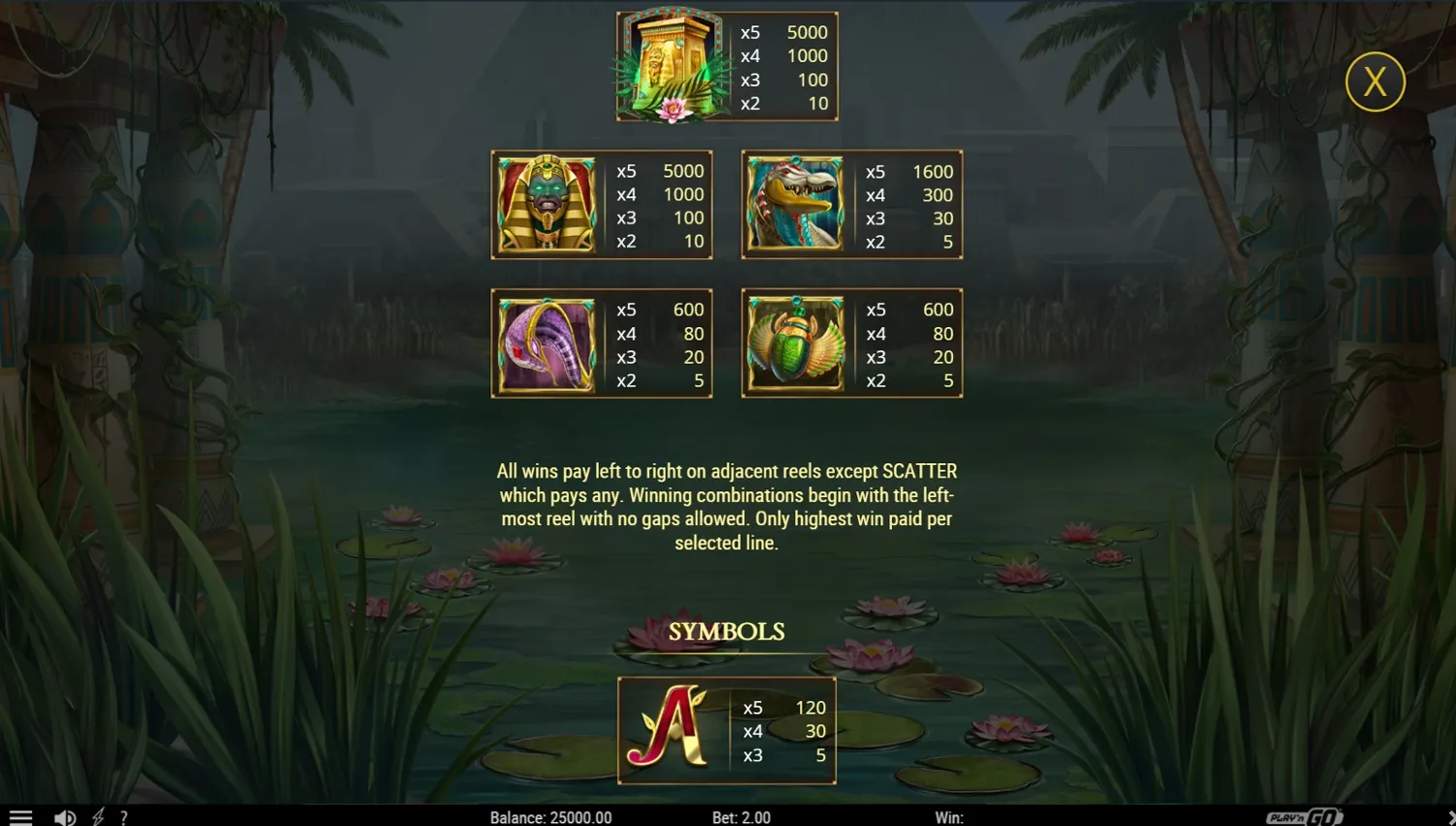Mute the game sound via speaker icon

[x=64, y=816]
